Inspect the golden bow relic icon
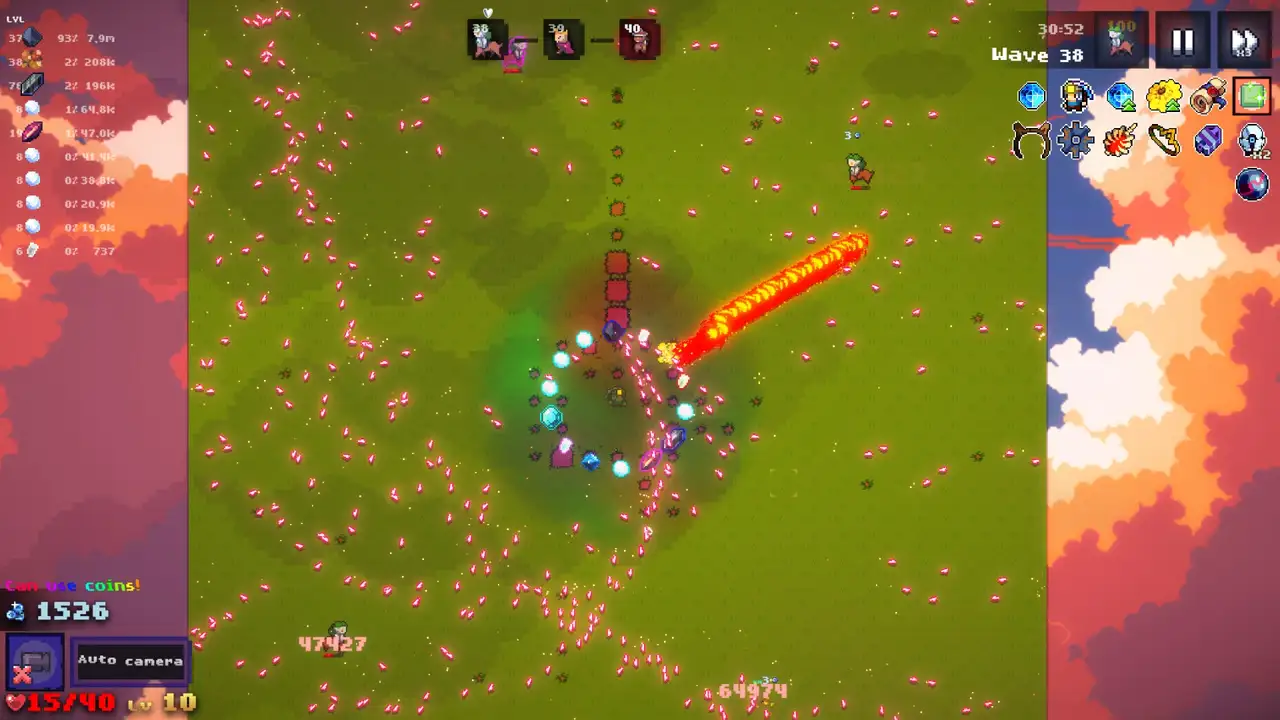 (1164, 141)
